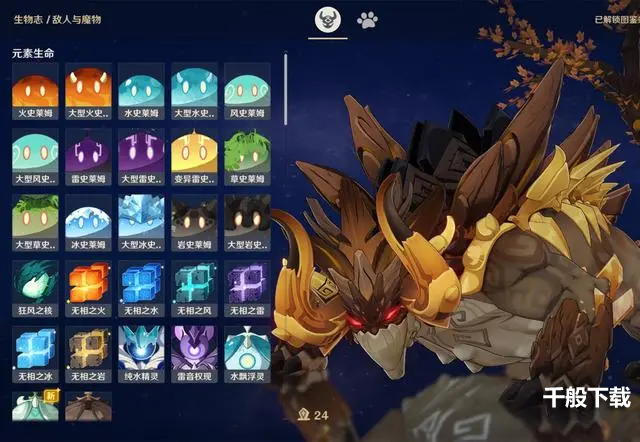Image resolution: width=640 pixels, height=442 pixels.
Task: View the 变异雷史莱姆 mutant Electro Slime
Action: click(194, 154)
